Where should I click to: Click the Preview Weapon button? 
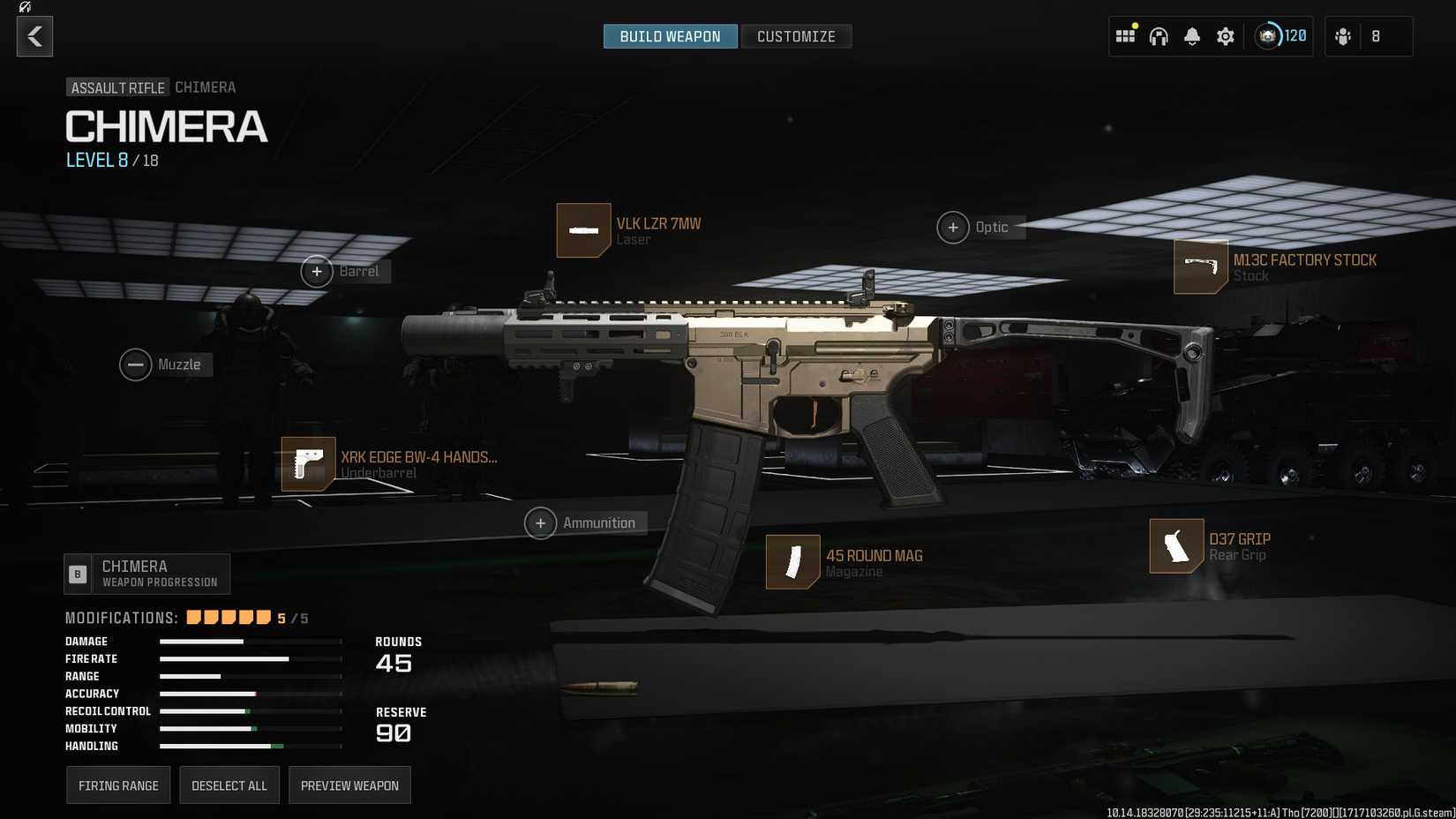pos(349,785)
